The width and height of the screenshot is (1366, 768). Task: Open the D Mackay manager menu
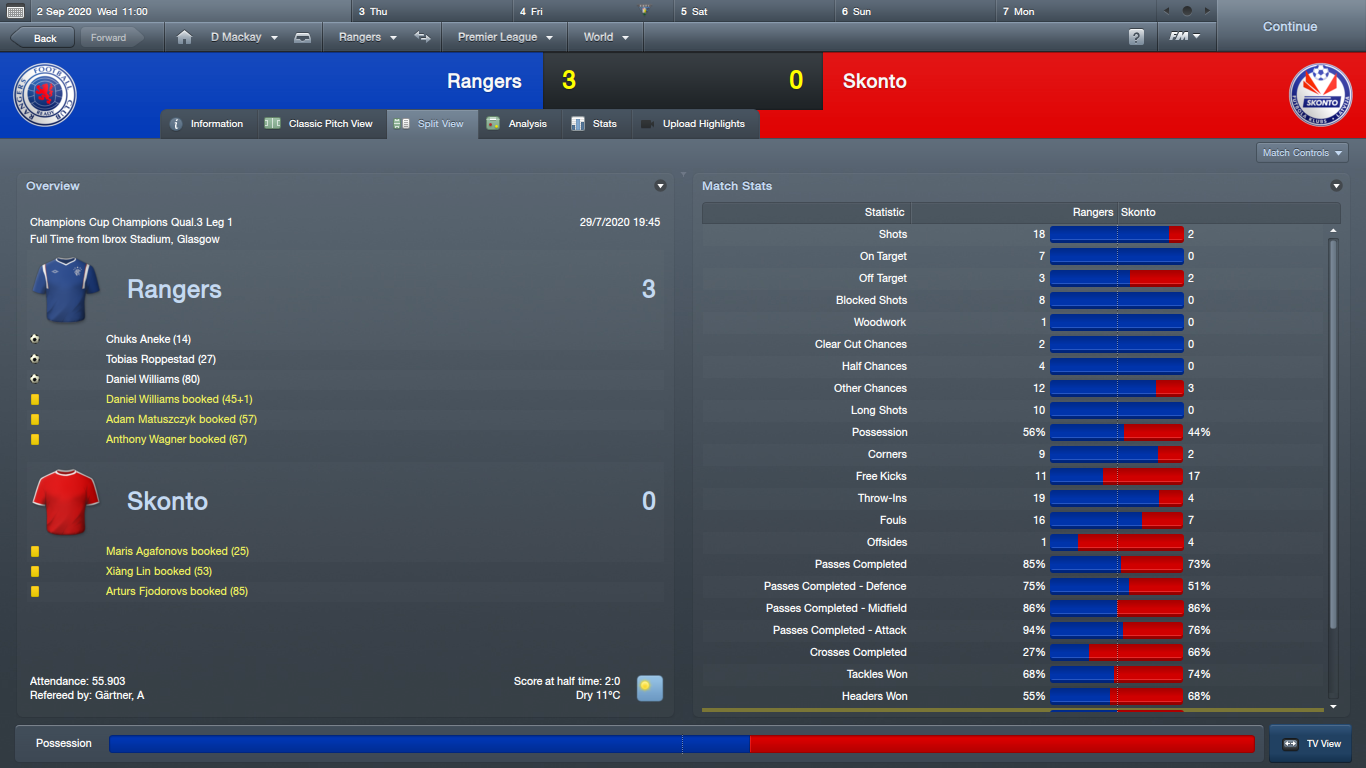(241, 37)
